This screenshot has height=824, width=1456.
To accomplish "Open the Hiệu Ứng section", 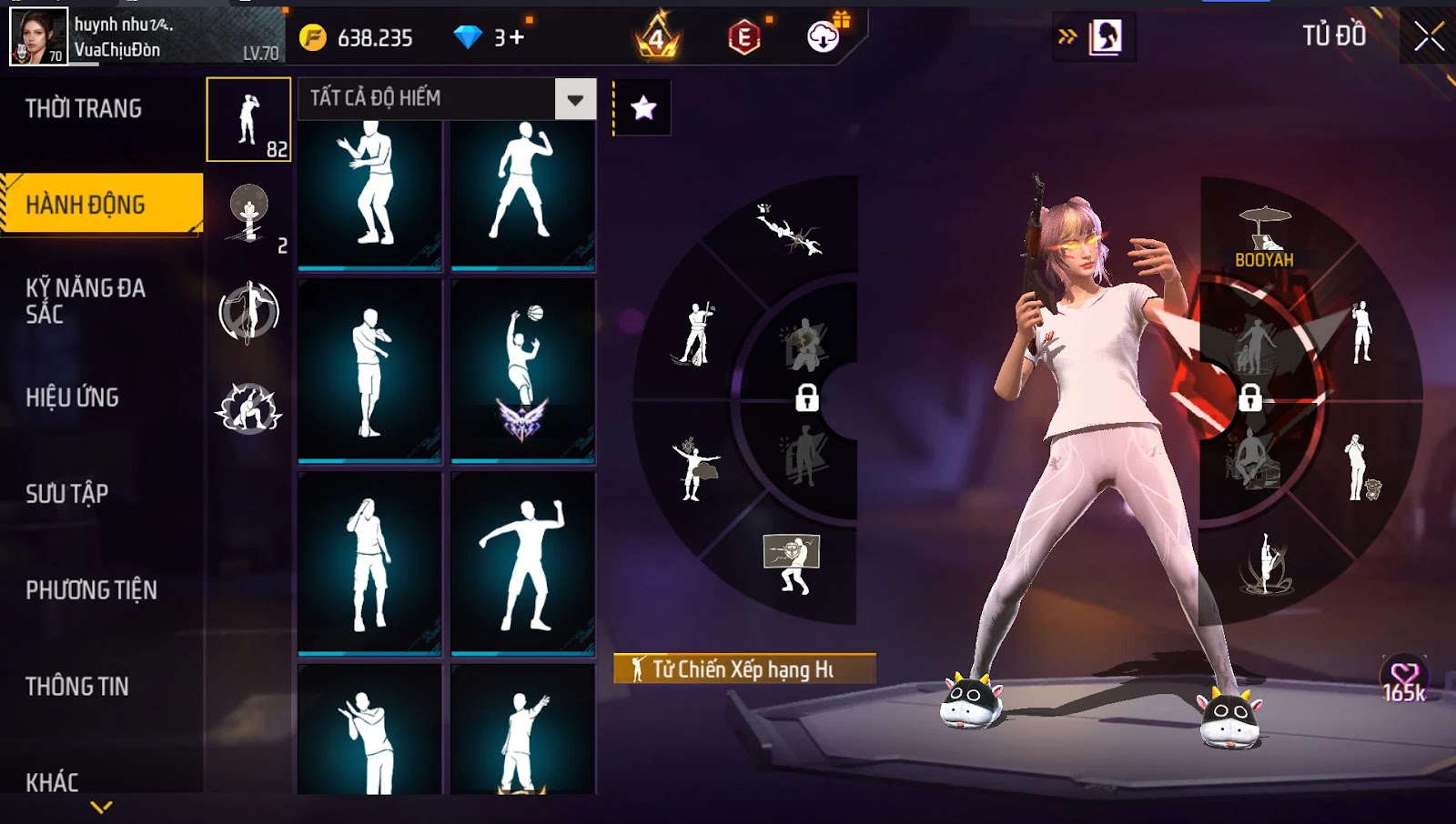I will [x=73, y=397].
